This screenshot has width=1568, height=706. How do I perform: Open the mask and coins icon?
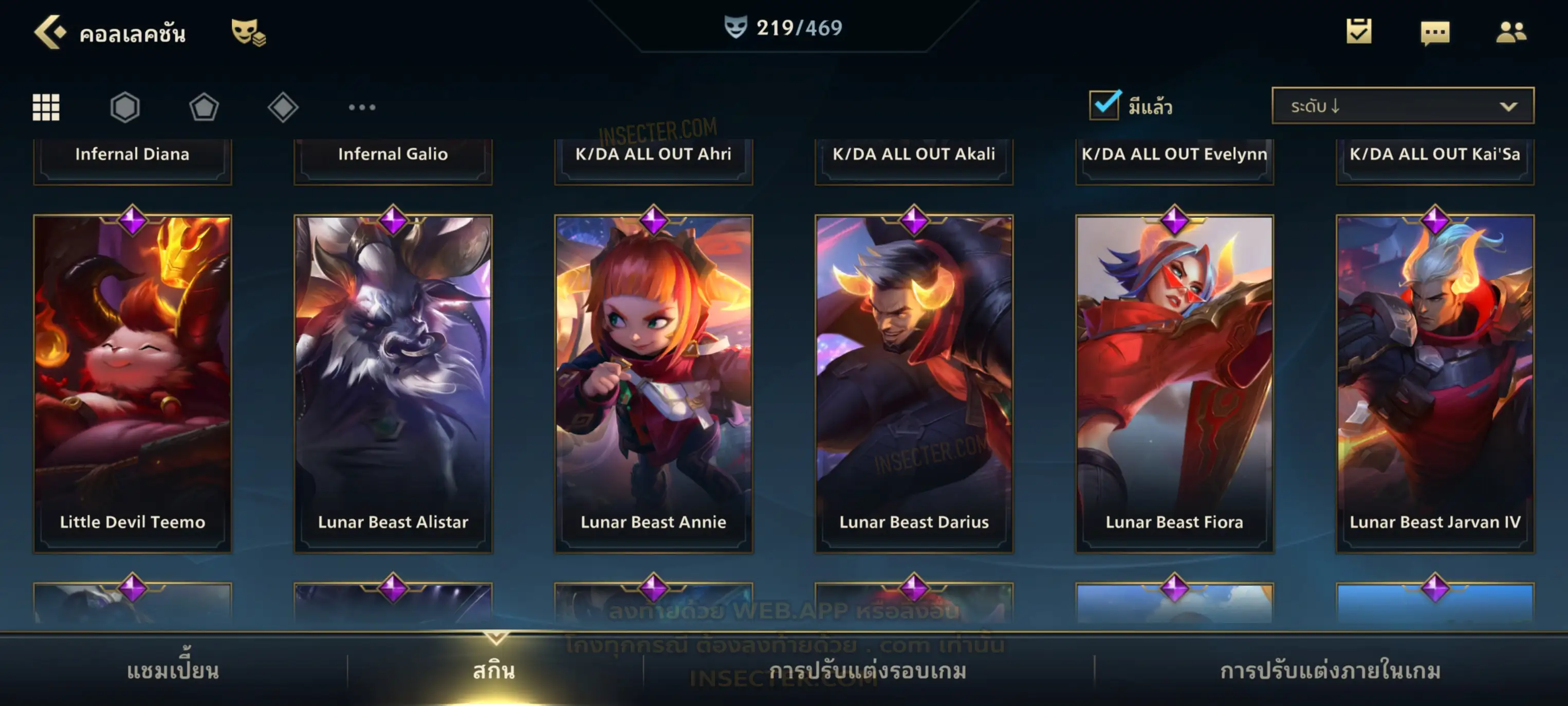pyautogui.click(x=248, y=32)
